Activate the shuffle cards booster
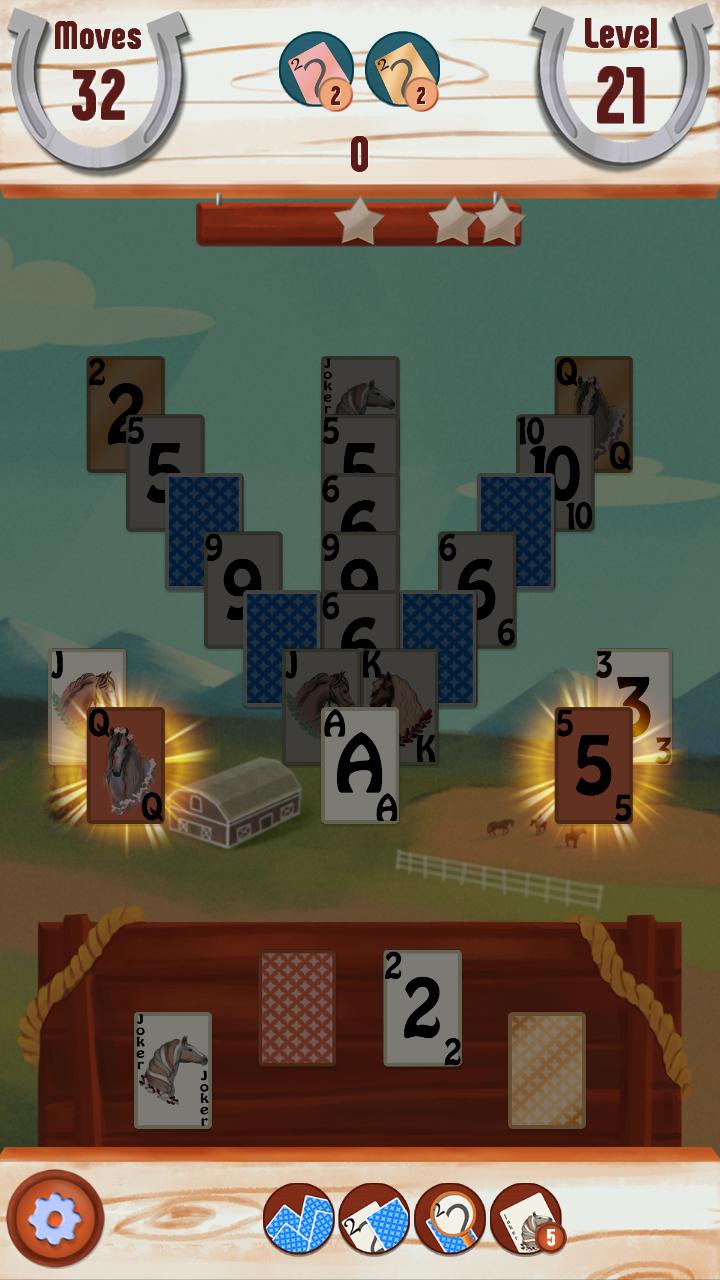This screenshot has height=1280, width=720. (298, 1218)
